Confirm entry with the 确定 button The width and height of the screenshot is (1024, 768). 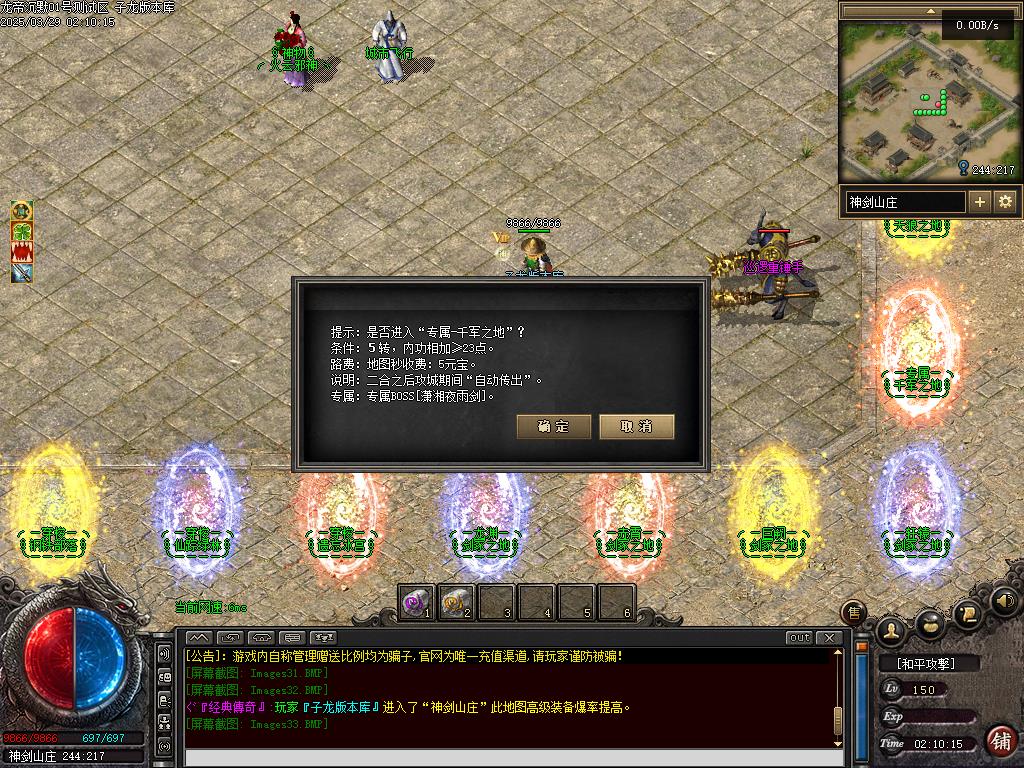554,427
